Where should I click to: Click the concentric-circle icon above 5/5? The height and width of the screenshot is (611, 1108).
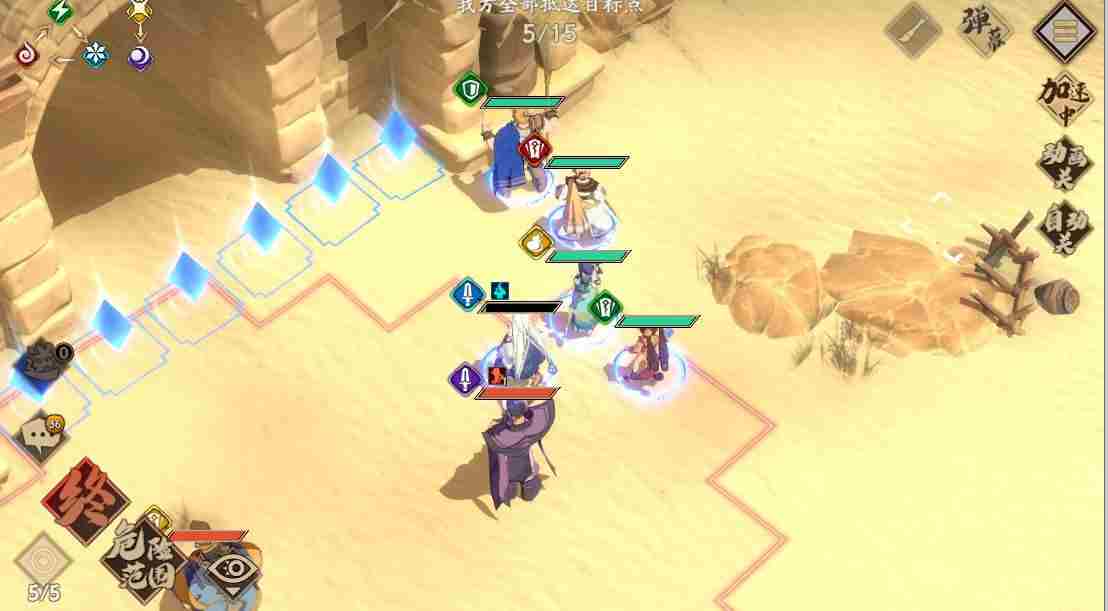44,557
